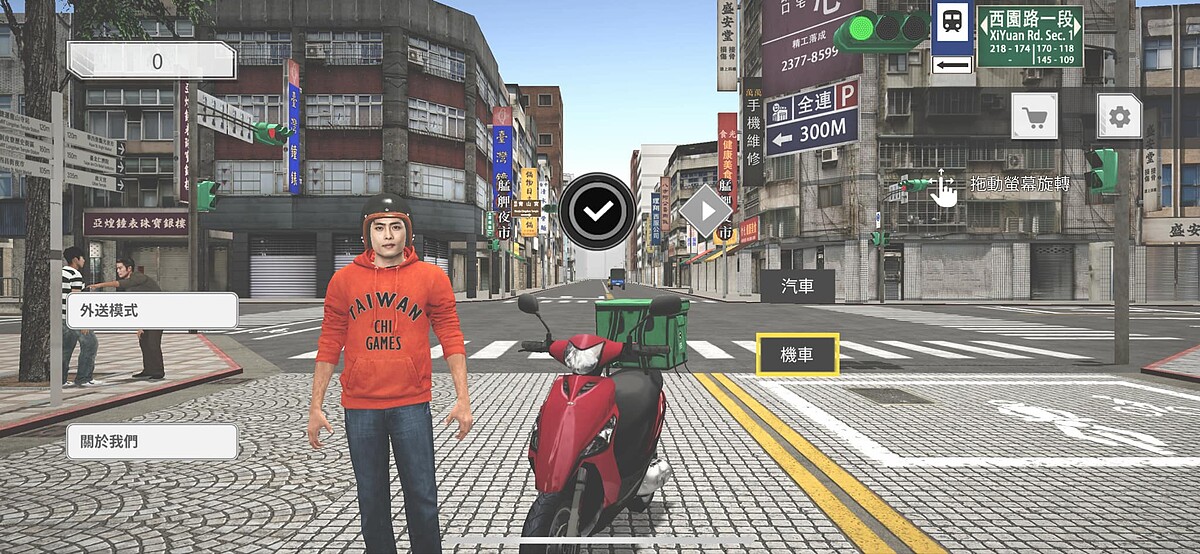Select the 汽車 car option

[x=797, y=287]
